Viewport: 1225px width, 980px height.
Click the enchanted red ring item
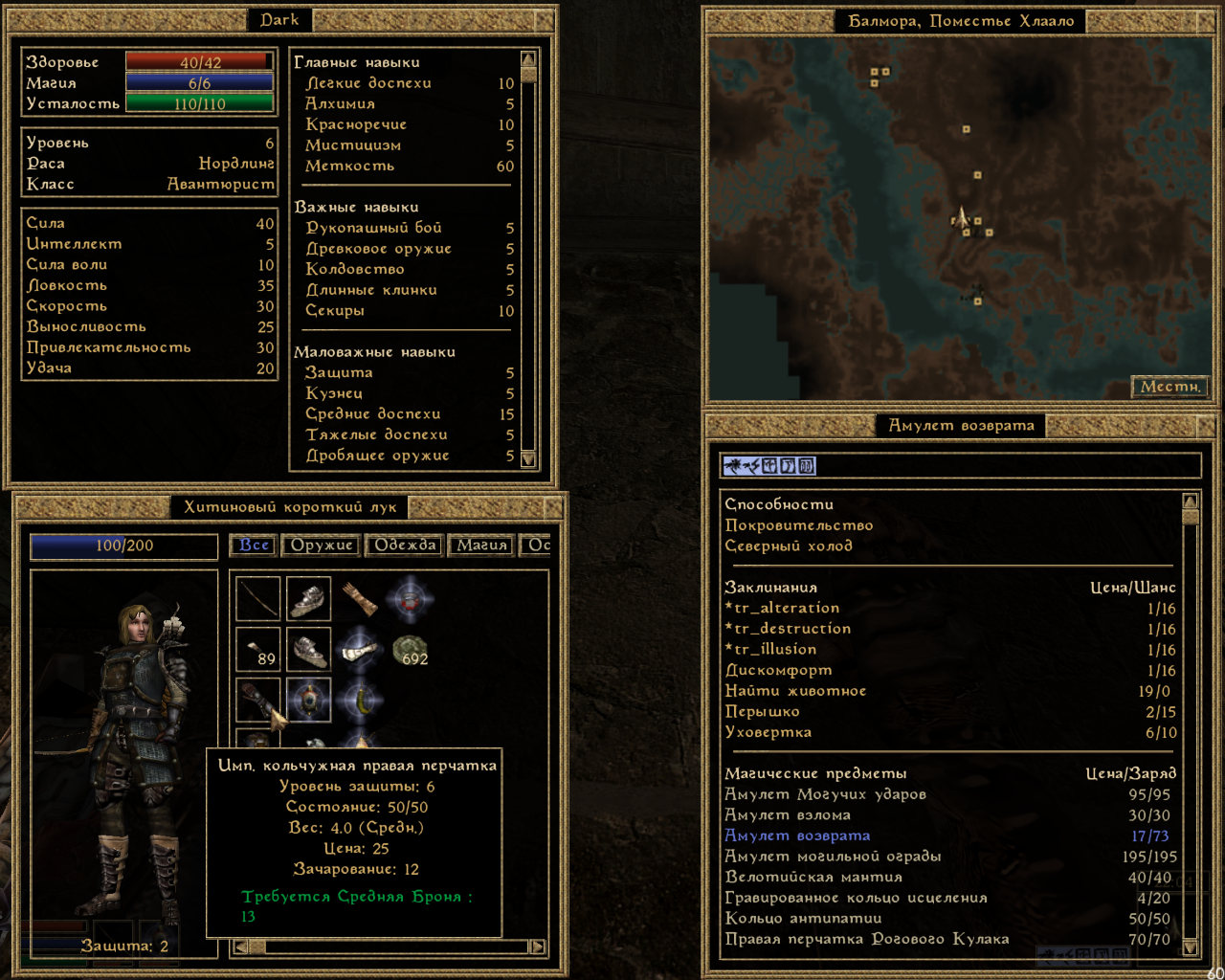[410, 600]
